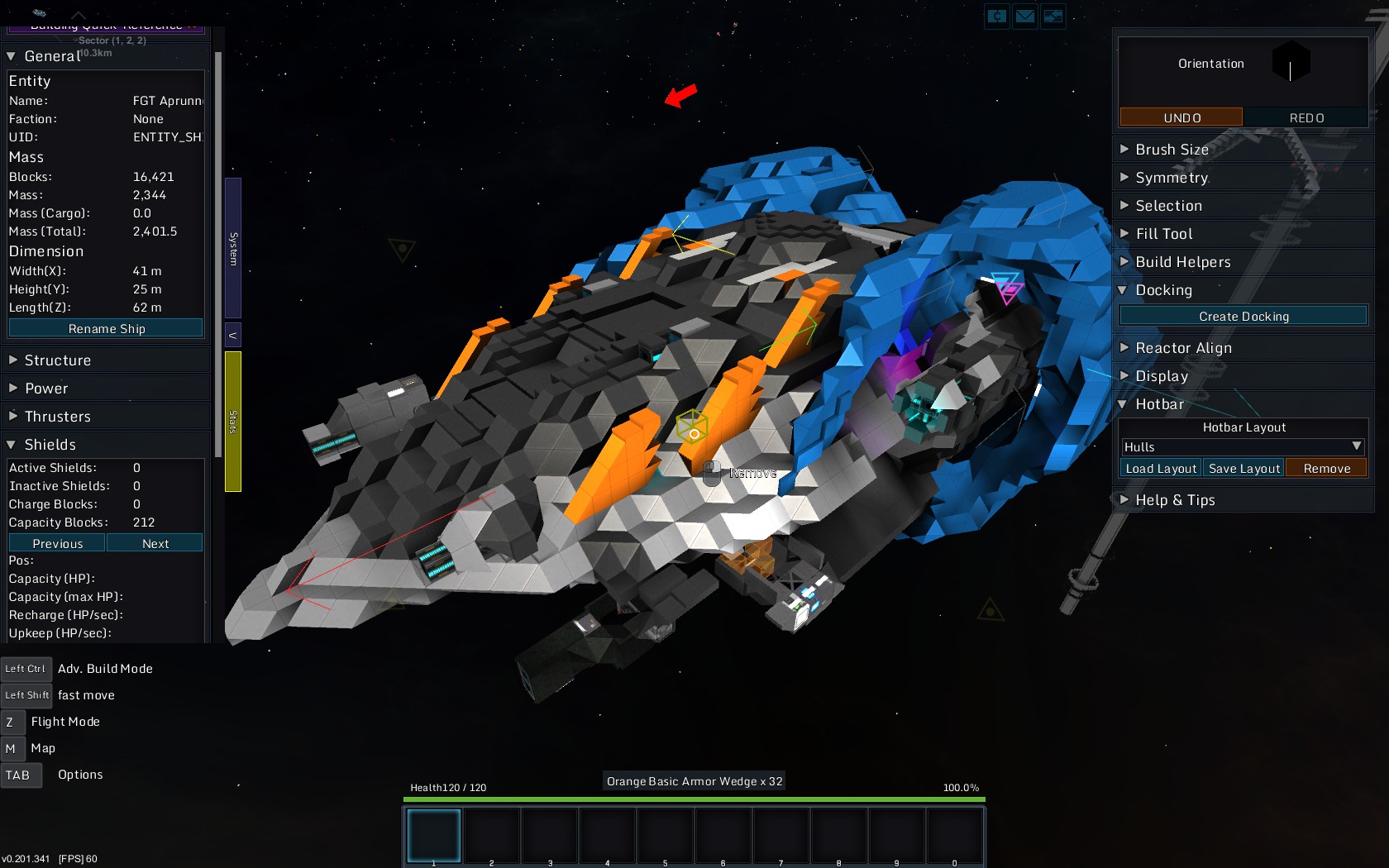This screenshot has height=868, width=1389.
Task: Save the current hotbar layout
Action: click(1243, 468)
